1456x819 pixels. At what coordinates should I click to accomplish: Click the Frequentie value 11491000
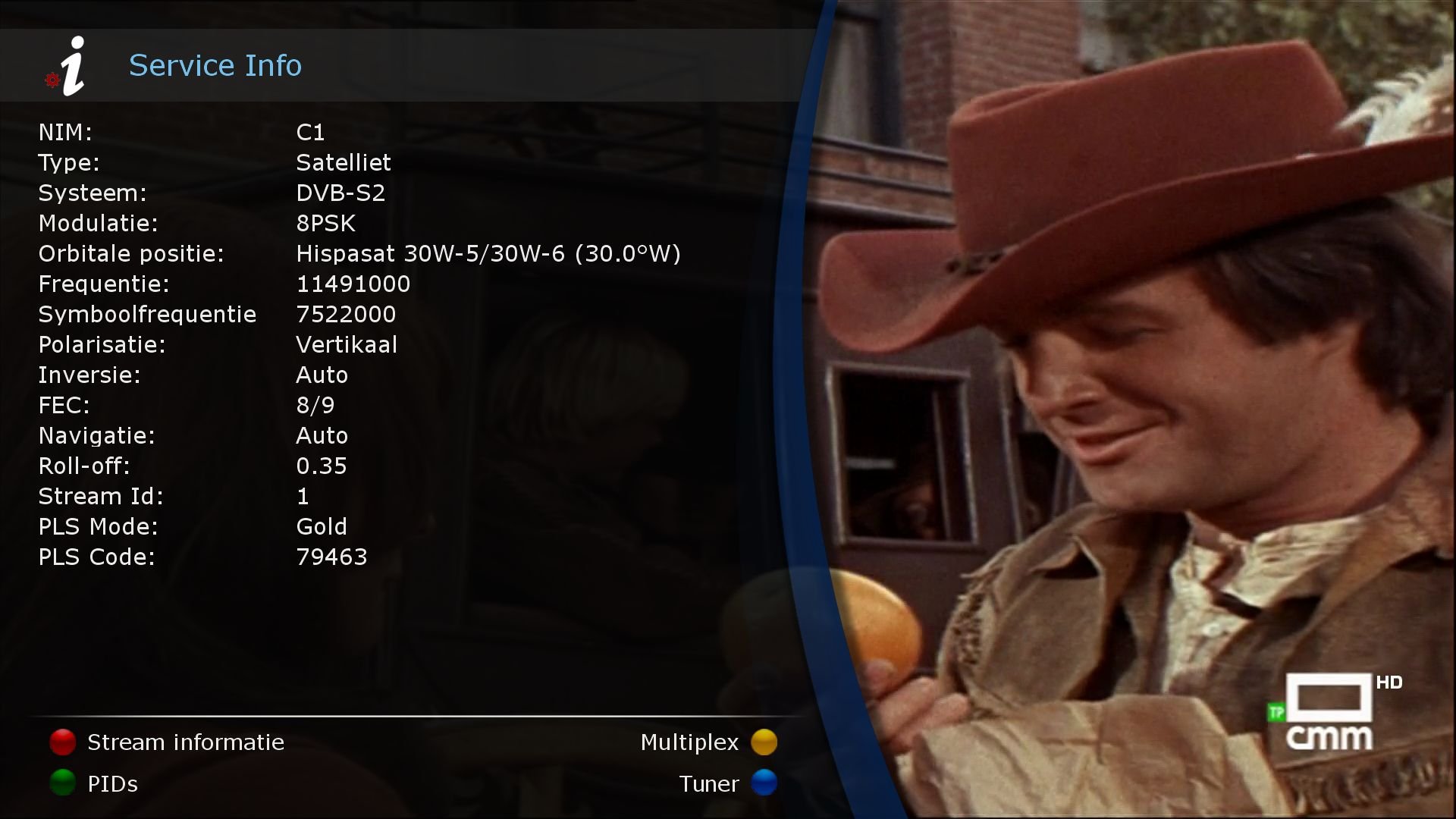coord(353,284)
